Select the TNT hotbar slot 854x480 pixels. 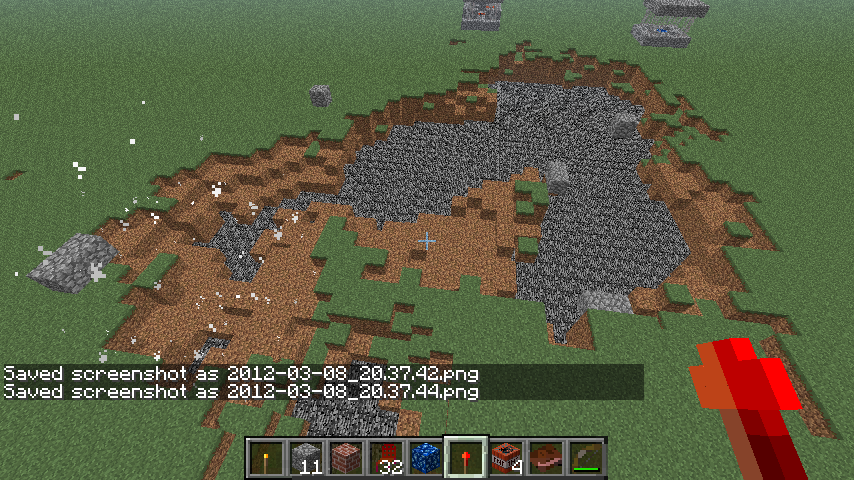click(x=507, y=459)
